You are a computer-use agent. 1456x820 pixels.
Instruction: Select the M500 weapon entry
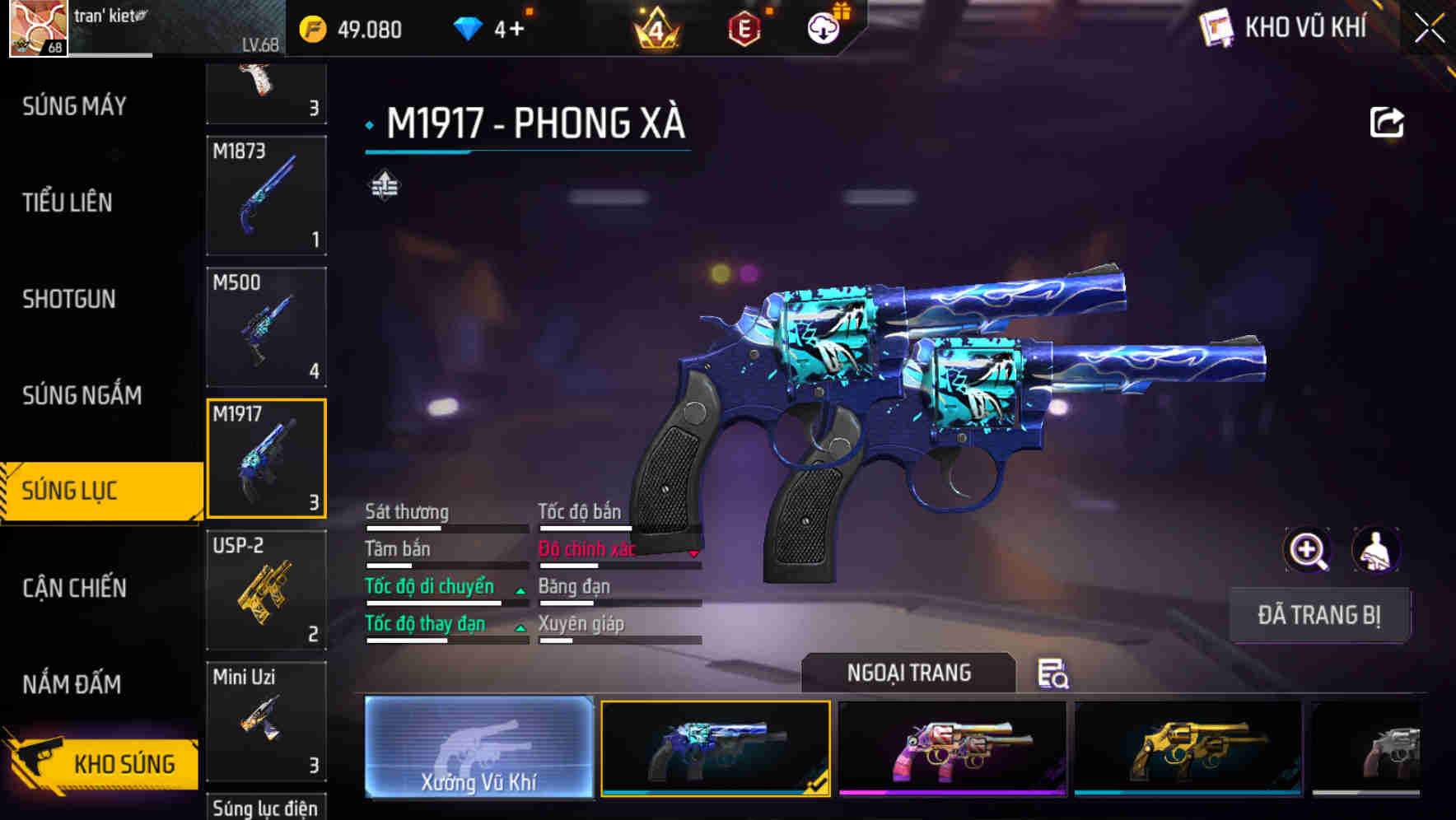pyautogui.click(x=266, y=327)
